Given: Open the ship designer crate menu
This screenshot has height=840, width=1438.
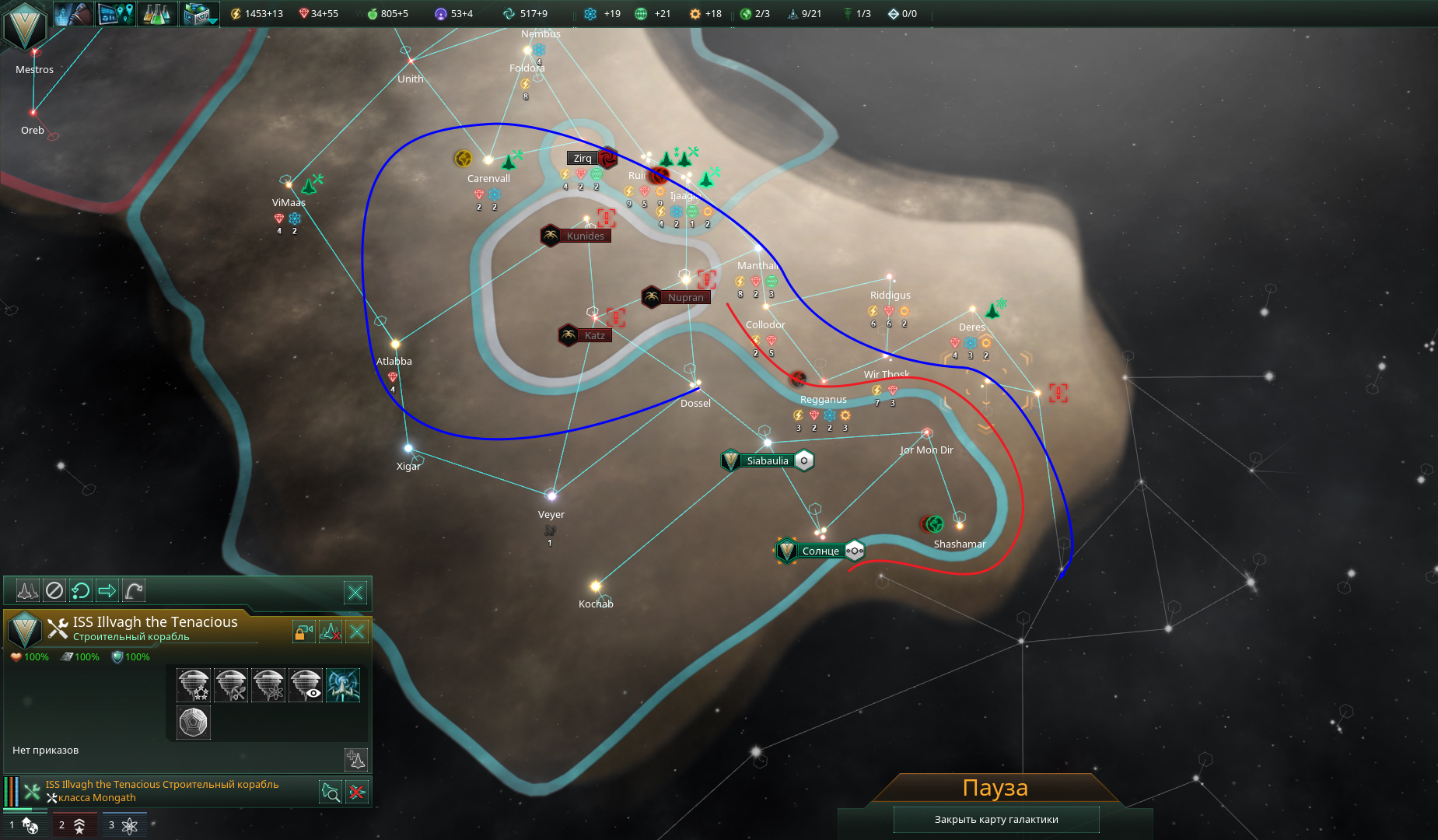Looking at the screenshot, I should 199,13.
